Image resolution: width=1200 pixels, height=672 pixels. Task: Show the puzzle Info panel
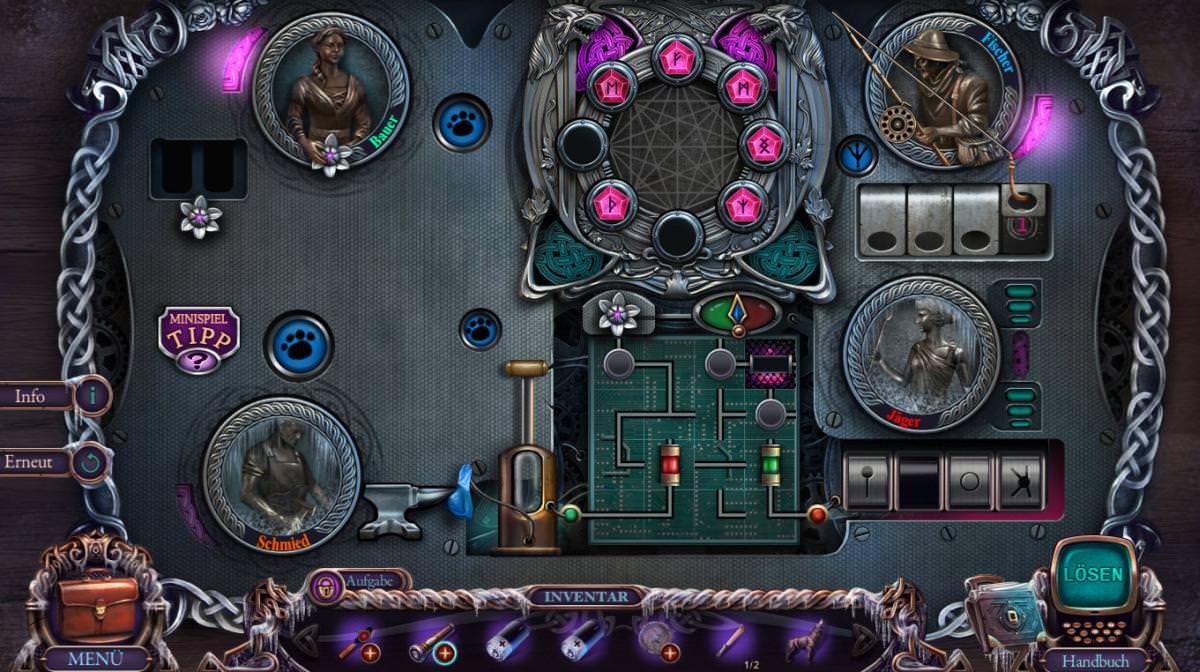click(92, 396)
